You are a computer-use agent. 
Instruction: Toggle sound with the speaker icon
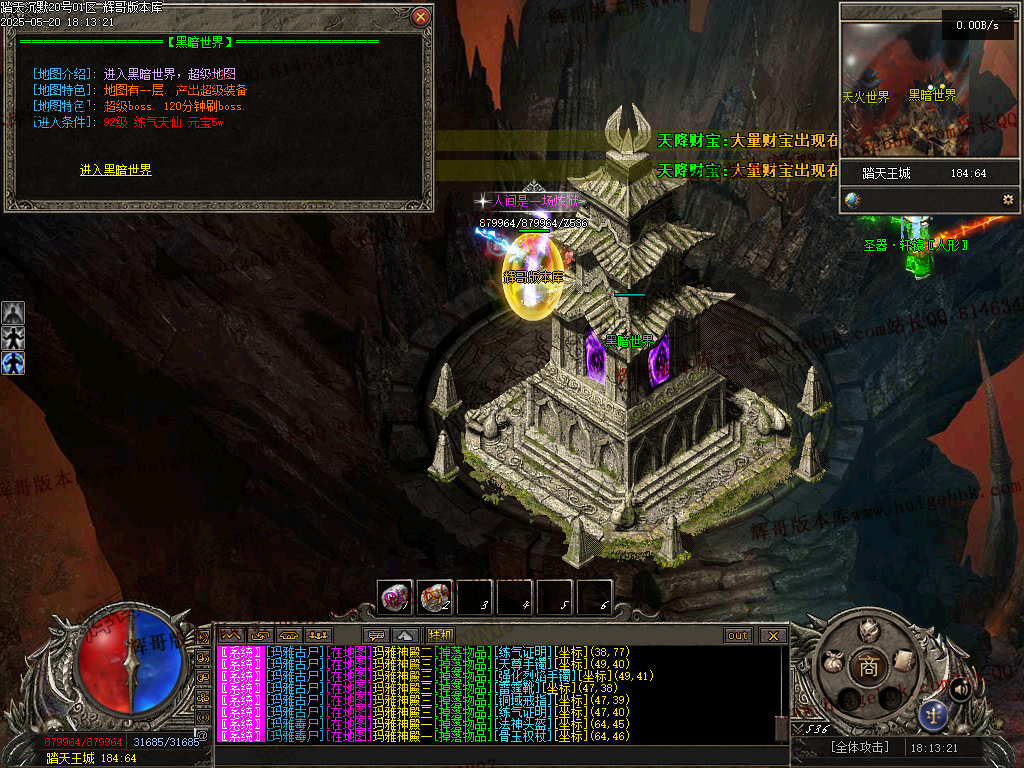pos(960,688)
